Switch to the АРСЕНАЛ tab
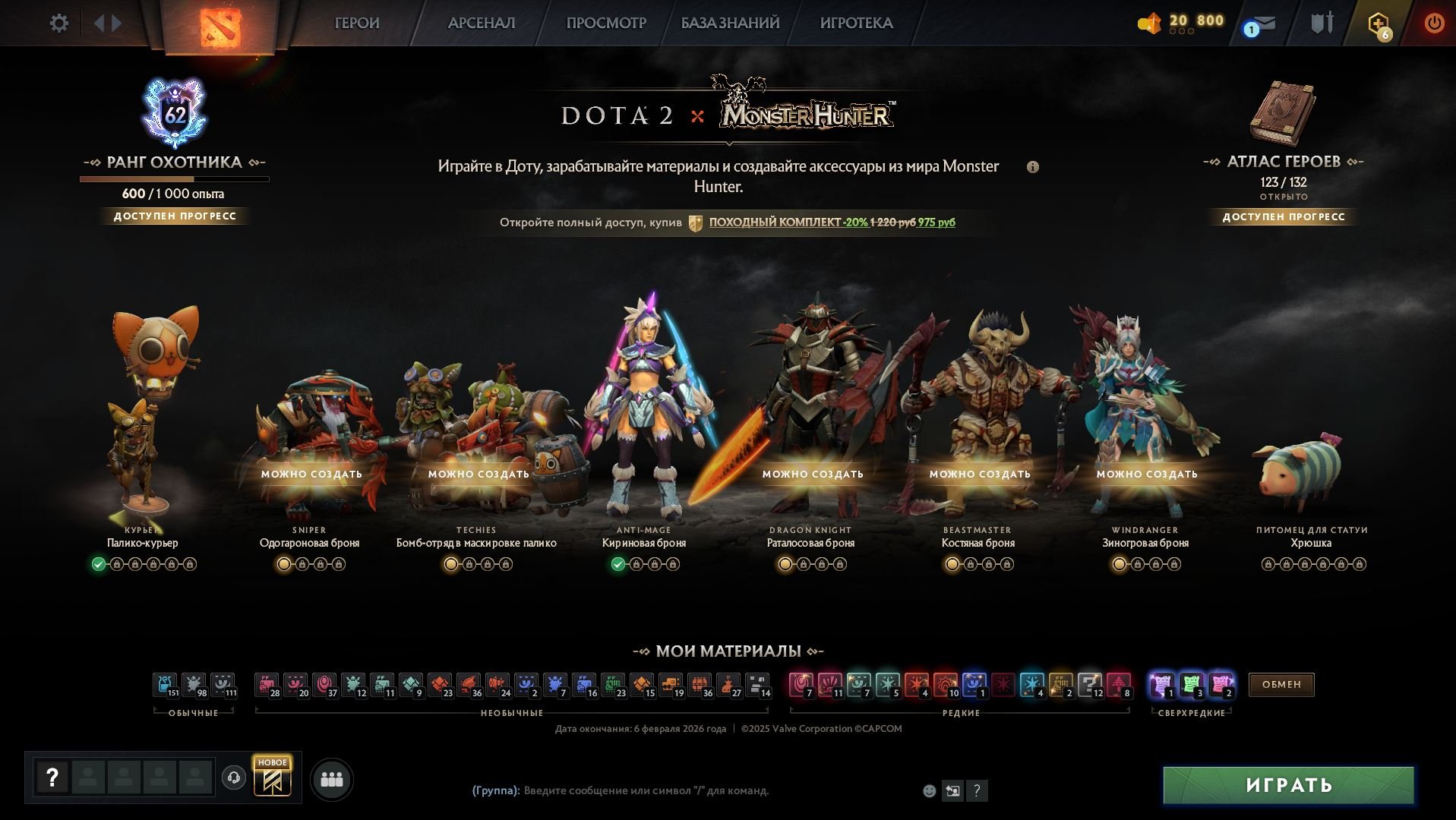 tap(481, 23)
